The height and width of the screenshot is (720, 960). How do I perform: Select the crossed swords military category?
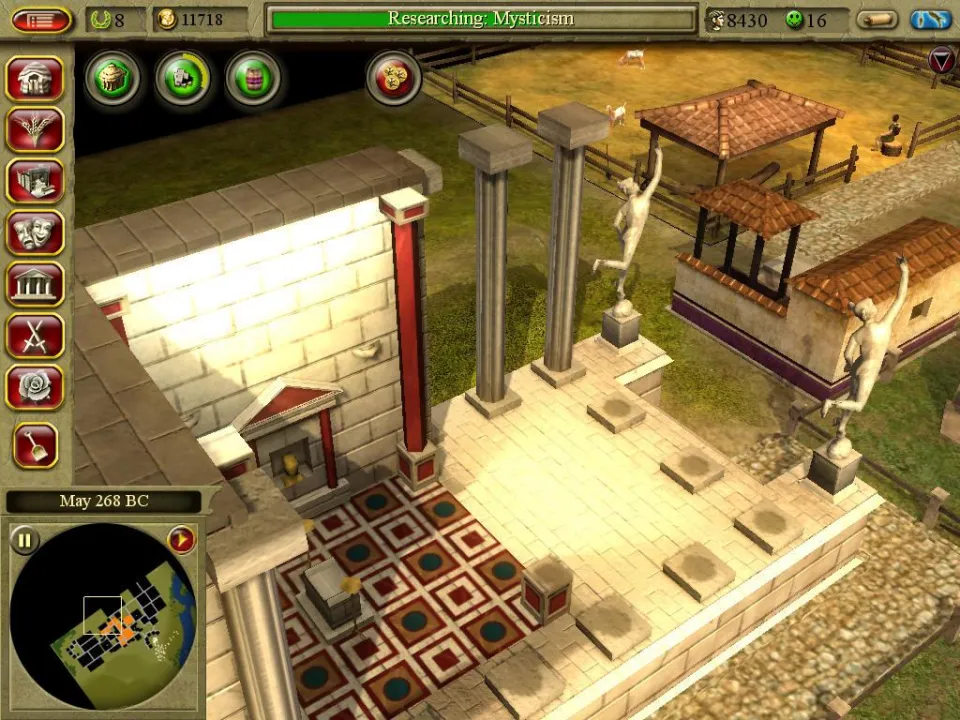tap(35, 336)
